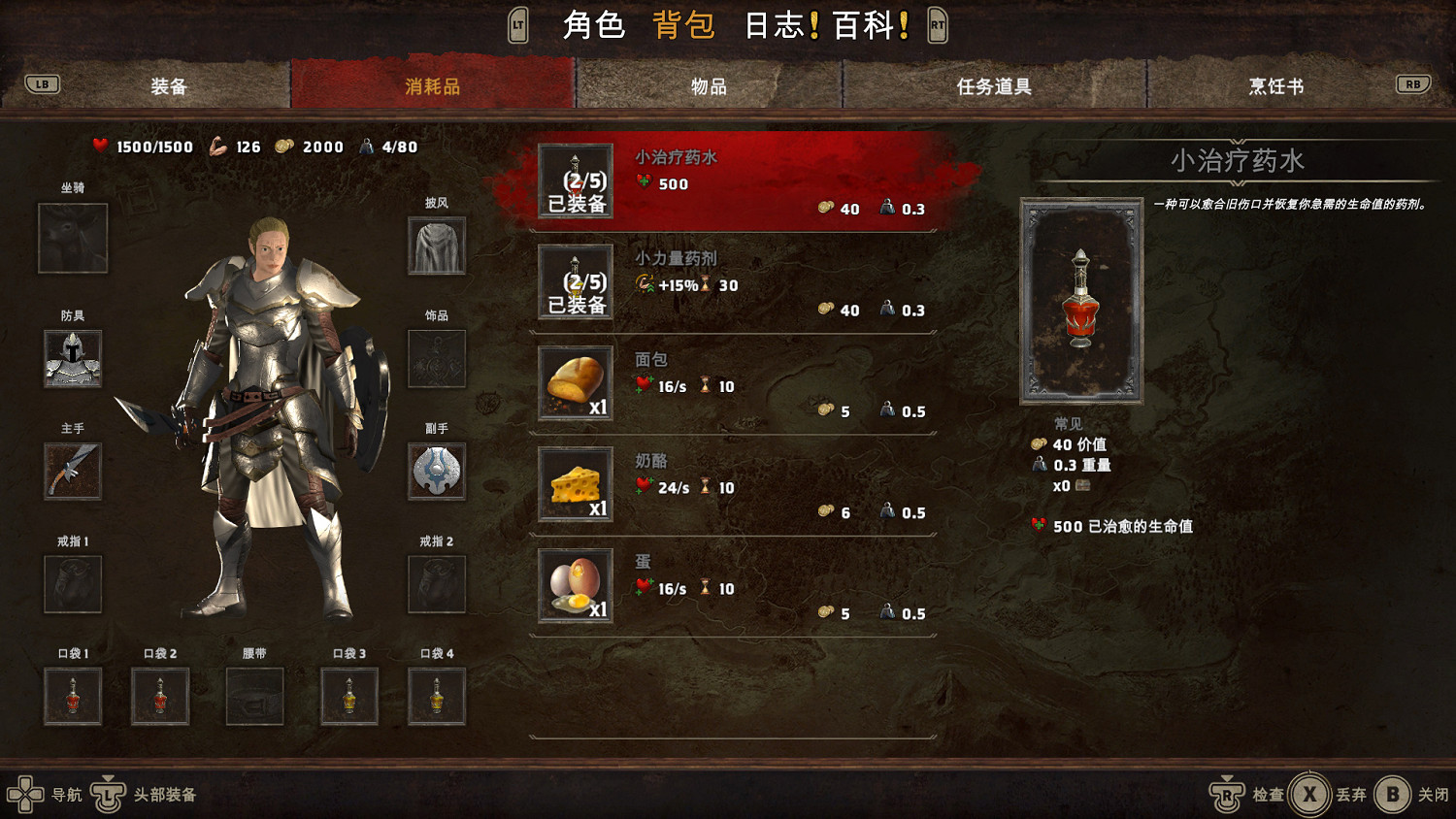Viewport: 1456px width, 819px height.
Task: Click the 关闭 button at bottom right
Action: tap(1412, 794)
